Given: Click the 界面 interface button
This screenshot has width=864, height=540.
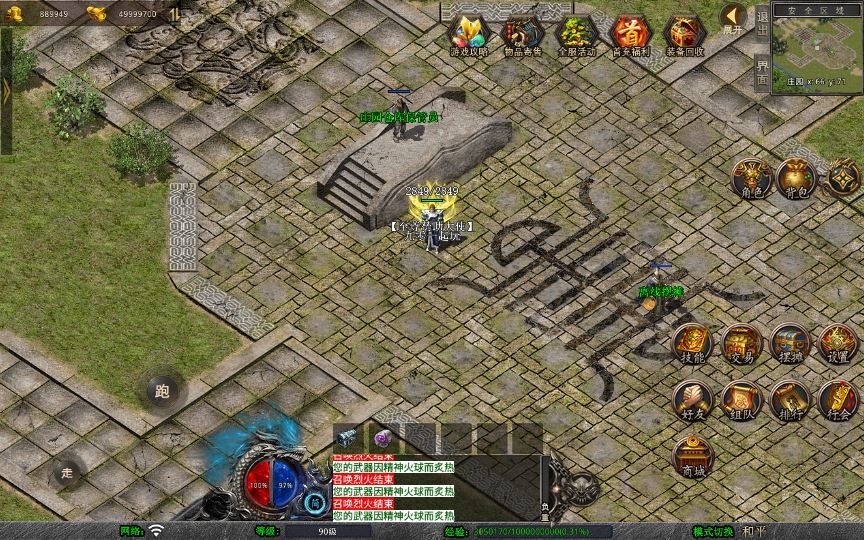Looking at the screenshot, I should tap(763, 73).
